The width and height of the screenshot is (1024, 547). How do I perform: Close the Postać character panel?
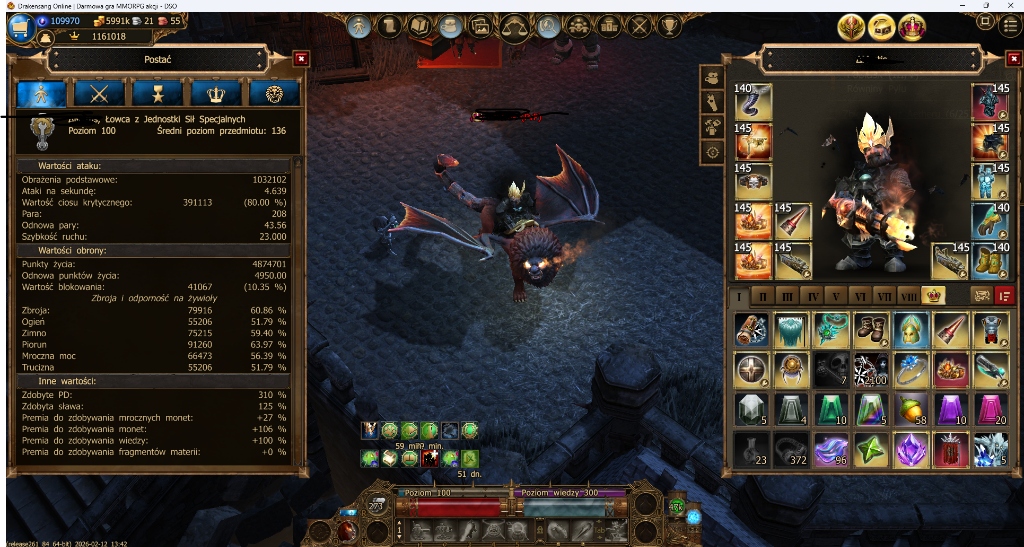click(x=301, y=59)
